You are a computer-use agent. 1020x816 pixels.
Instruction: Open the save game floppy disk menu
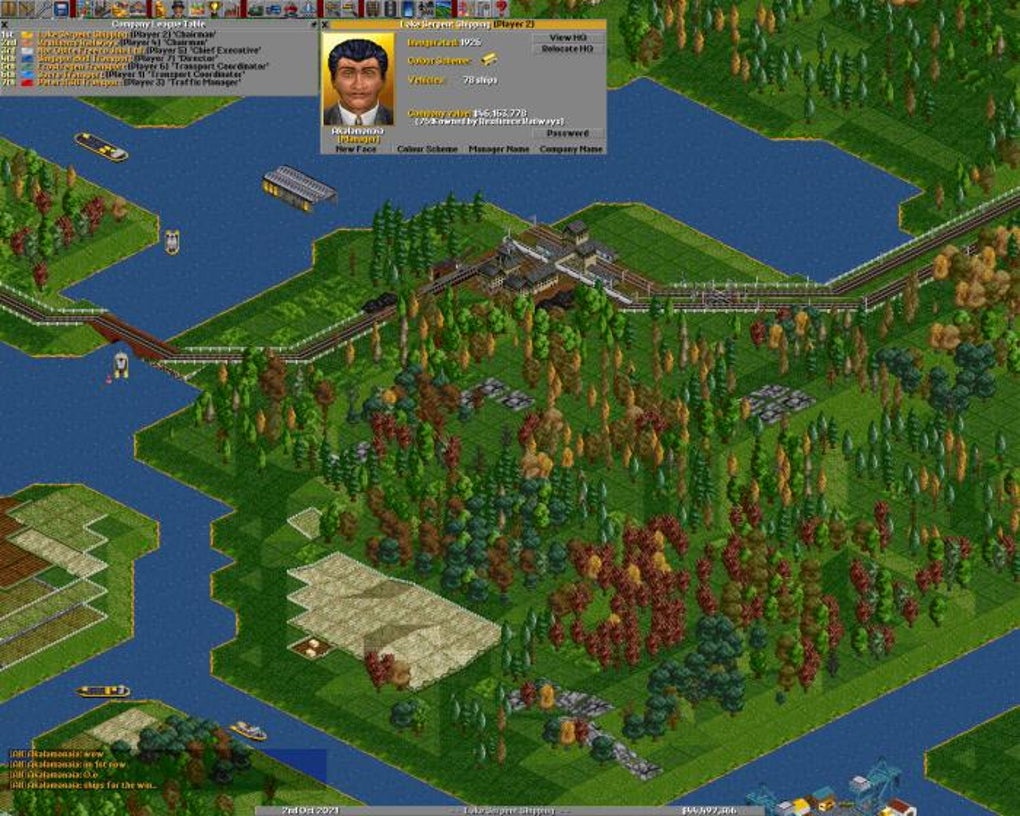[x=62, y=9]
